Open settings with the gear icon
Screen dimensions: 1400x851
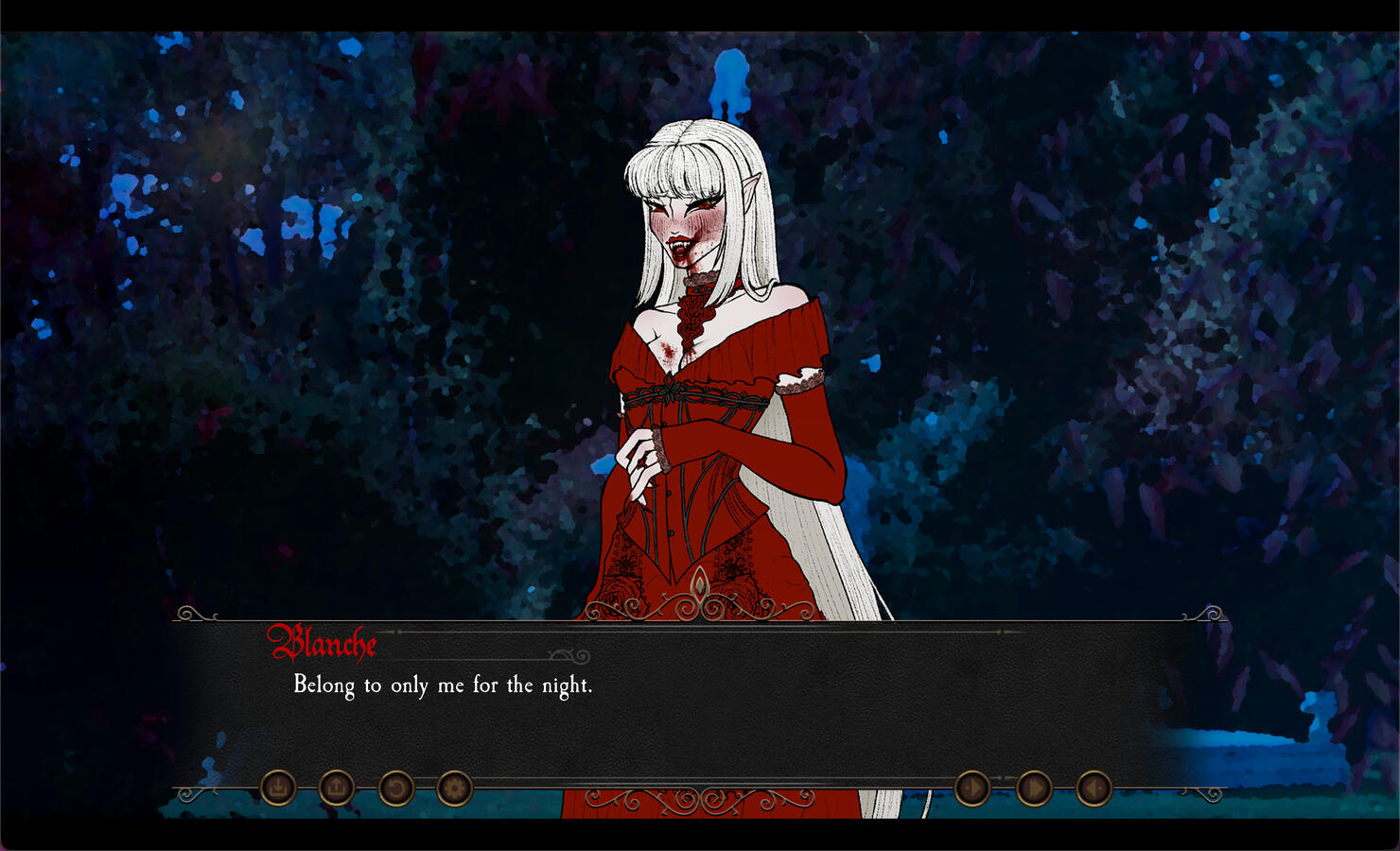453,786
